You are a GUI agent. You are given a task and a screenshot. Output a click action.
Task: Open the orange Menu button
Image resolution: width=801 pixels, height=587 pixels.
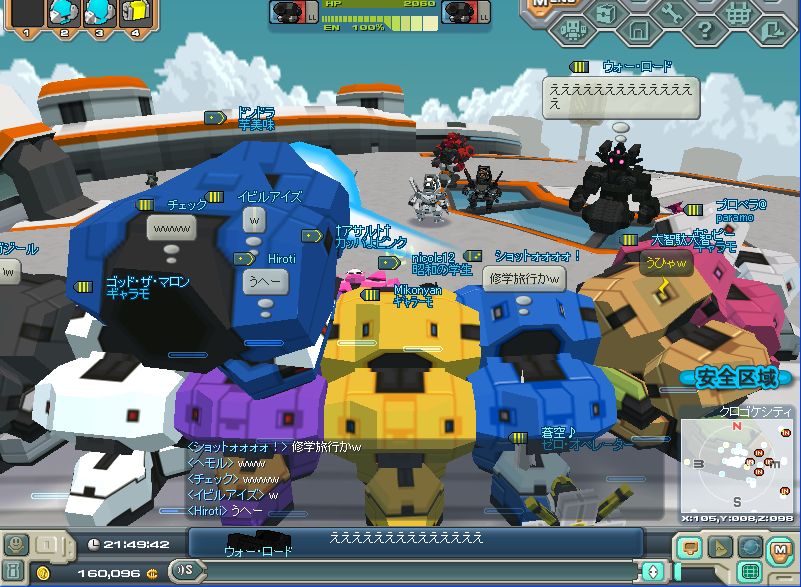553,6
